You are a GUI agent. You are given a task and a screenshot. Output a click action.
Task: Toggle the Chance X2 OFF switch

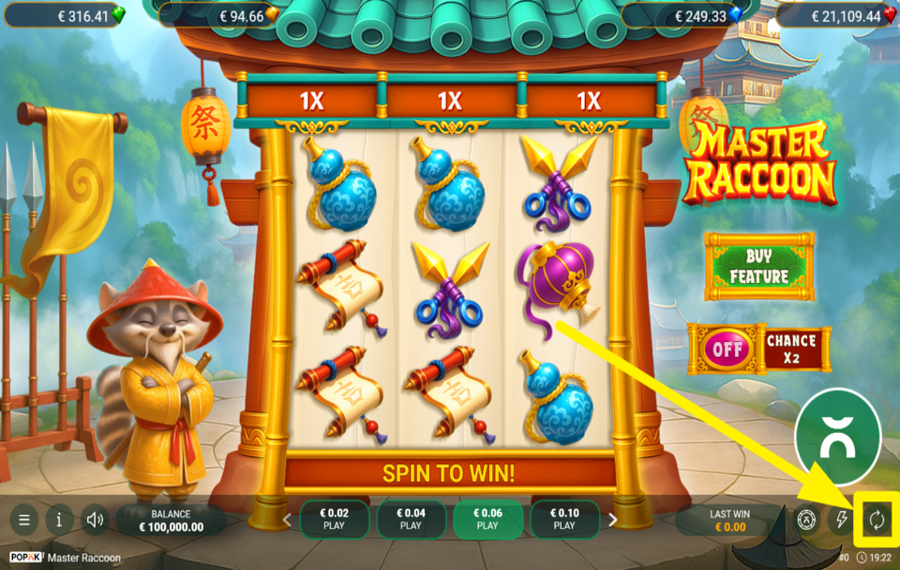point(726,350)
